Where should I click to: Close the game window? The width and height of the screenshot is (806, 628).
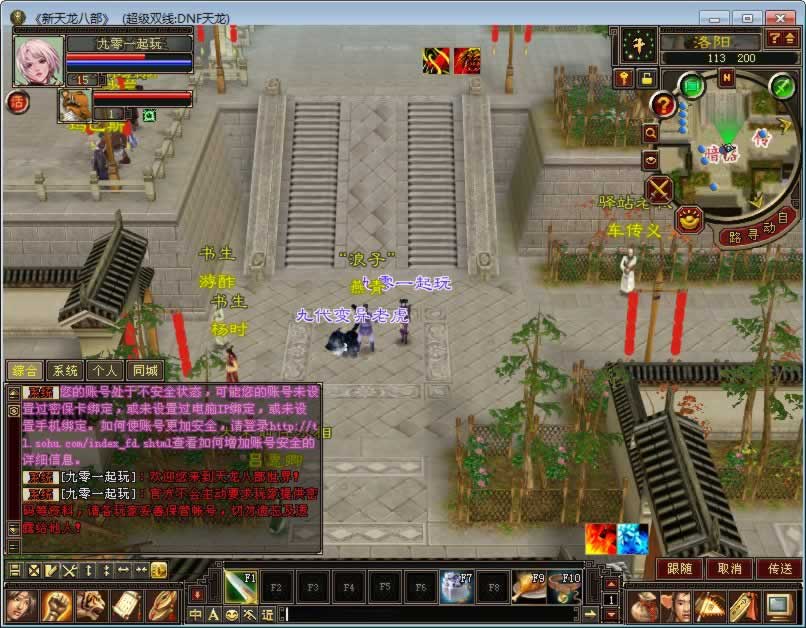click(778, 18)
